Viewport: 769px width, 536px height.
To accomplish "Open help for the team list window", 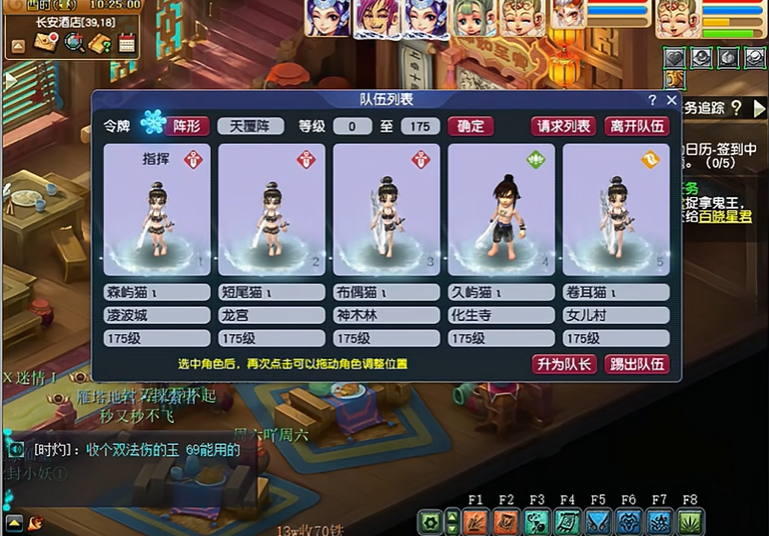I will (652, 100).
